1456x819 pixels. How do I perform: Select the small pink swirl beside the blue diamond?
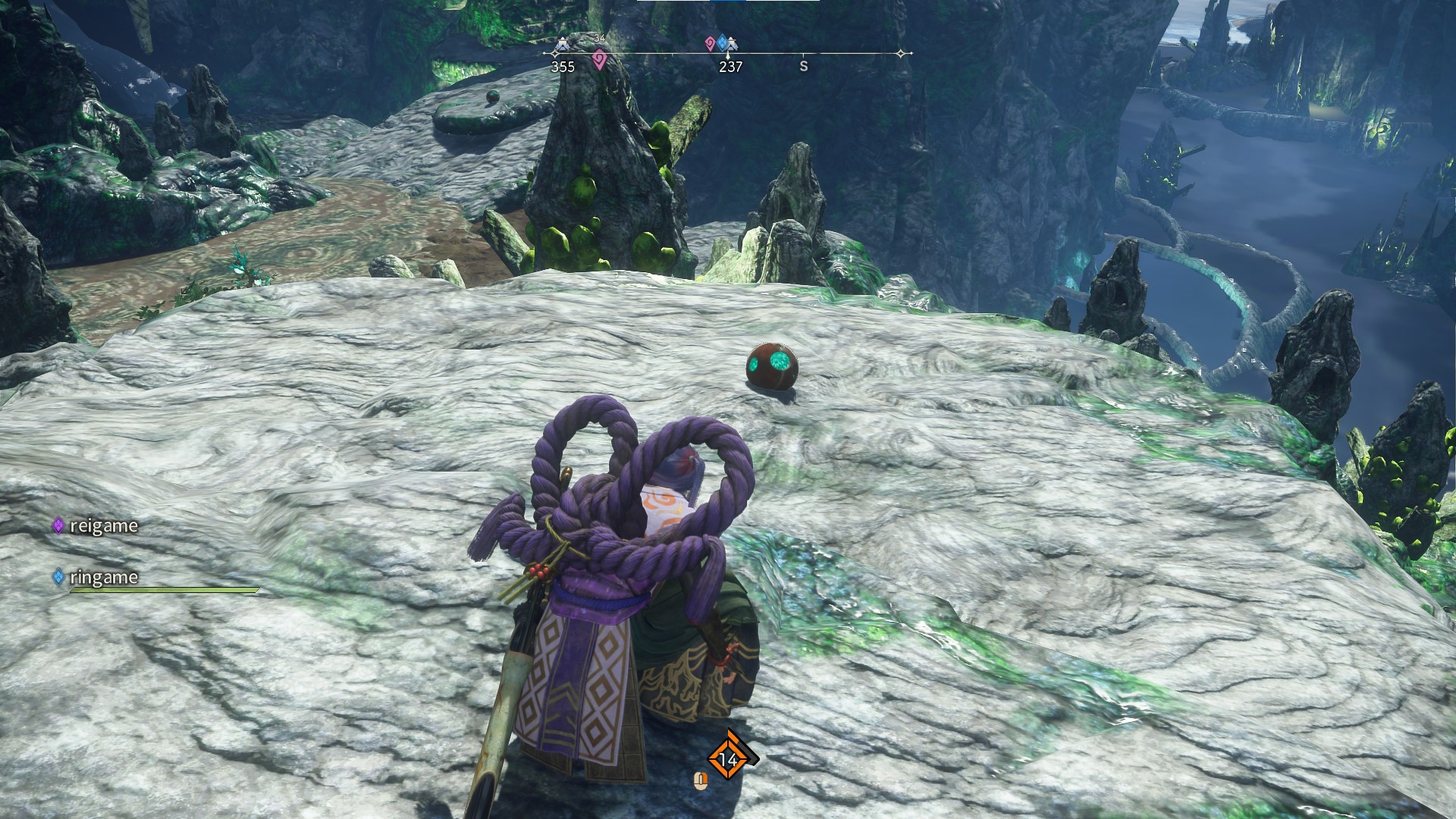click(x=710, y=43)
